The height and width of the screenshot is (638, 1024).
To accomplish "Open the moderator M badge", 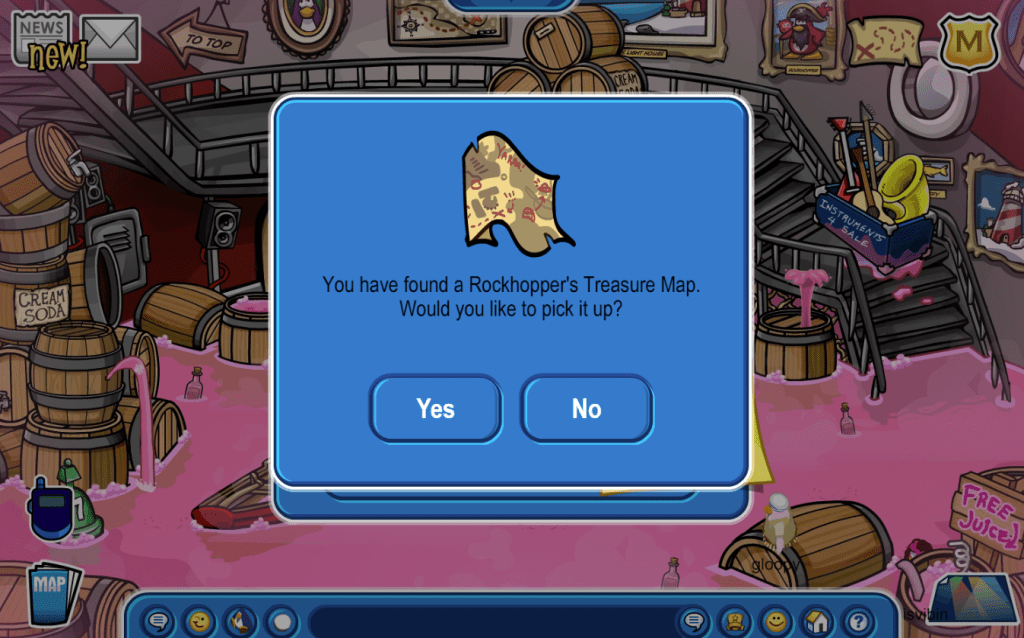I will click(968, 42).
